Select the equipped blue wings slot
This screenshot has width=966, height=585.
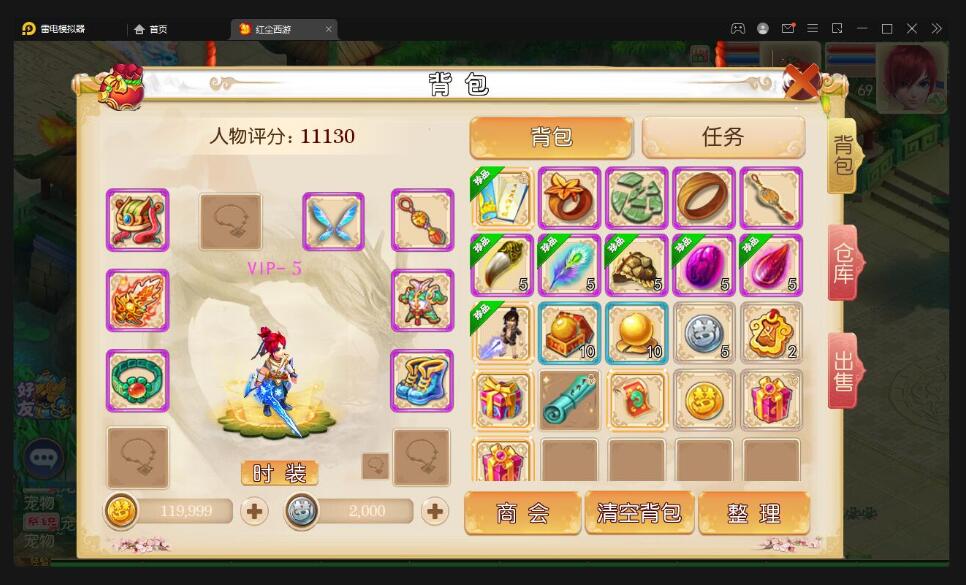(333, 221)
